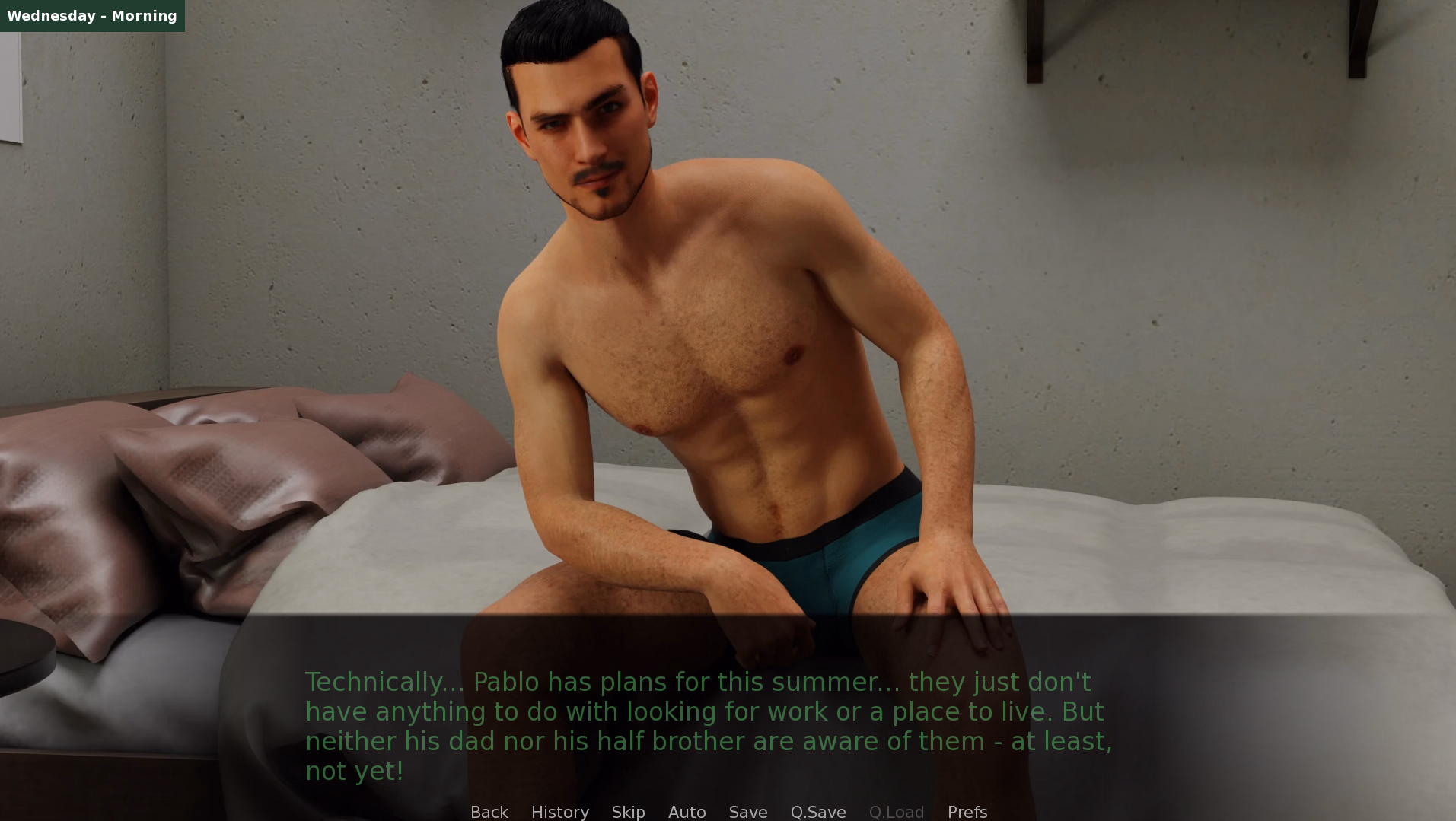Screen dimensions: 1456x821
Task: Go Back to the previous line
Action: point(489,812)
